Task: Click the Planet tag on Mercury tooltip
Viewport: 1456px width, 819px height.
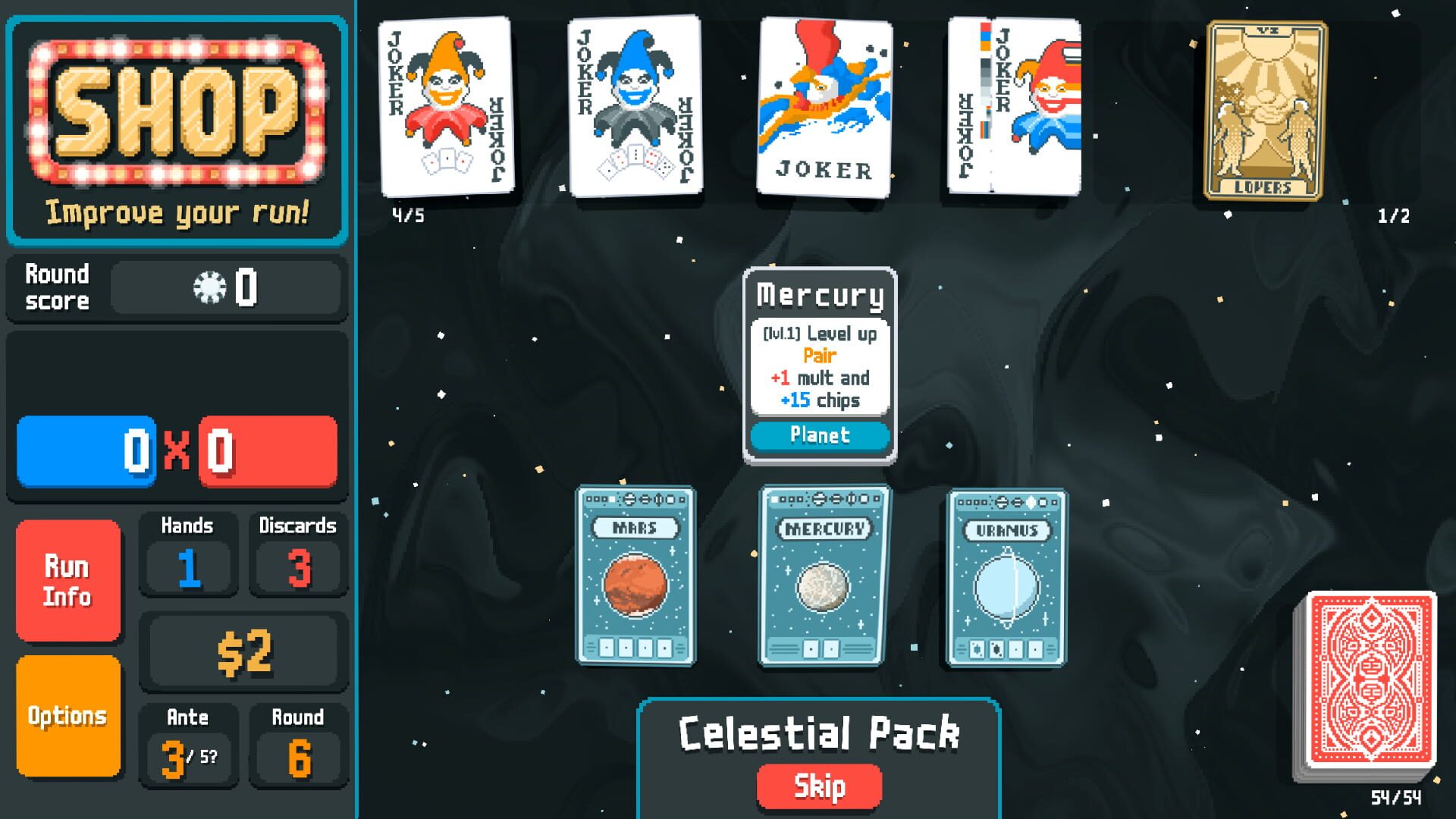Action: pyautogui.click(x=819, y=435)
